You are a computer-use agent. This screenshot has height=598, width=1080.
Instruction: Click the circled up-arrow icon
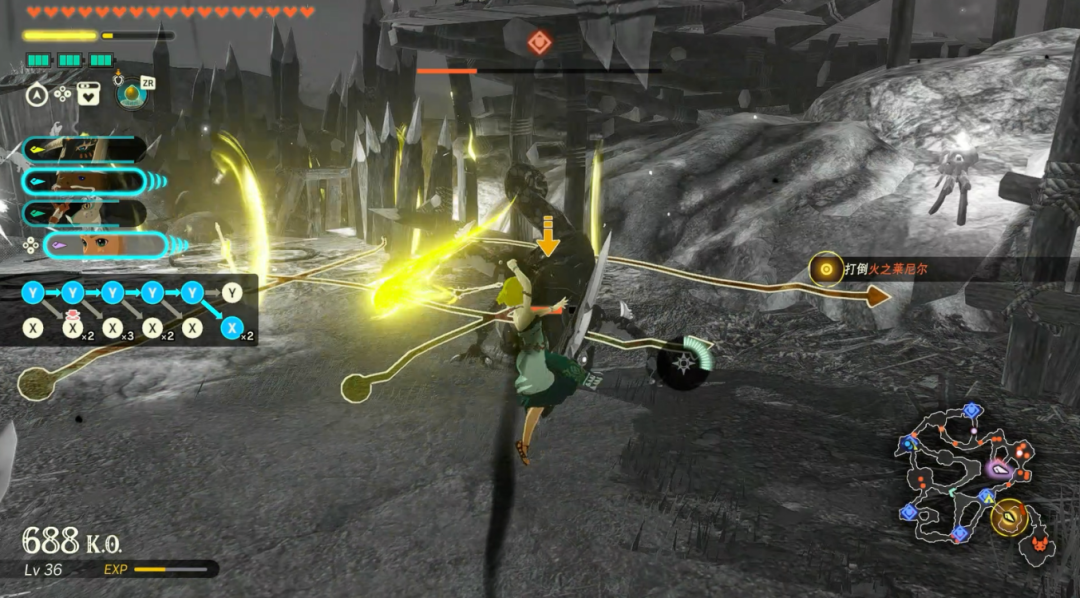(x=36, y=95)
